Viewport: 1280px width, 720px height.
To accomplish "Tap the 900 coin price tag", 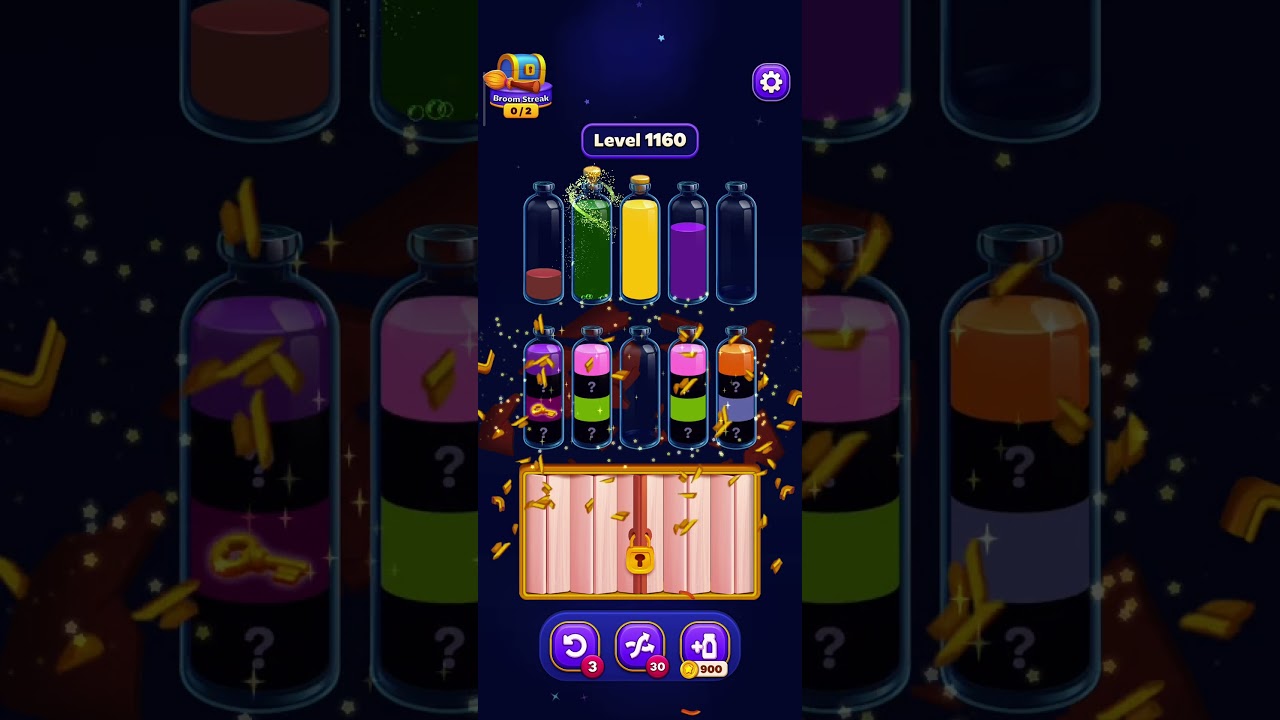I will pos(706,668).
